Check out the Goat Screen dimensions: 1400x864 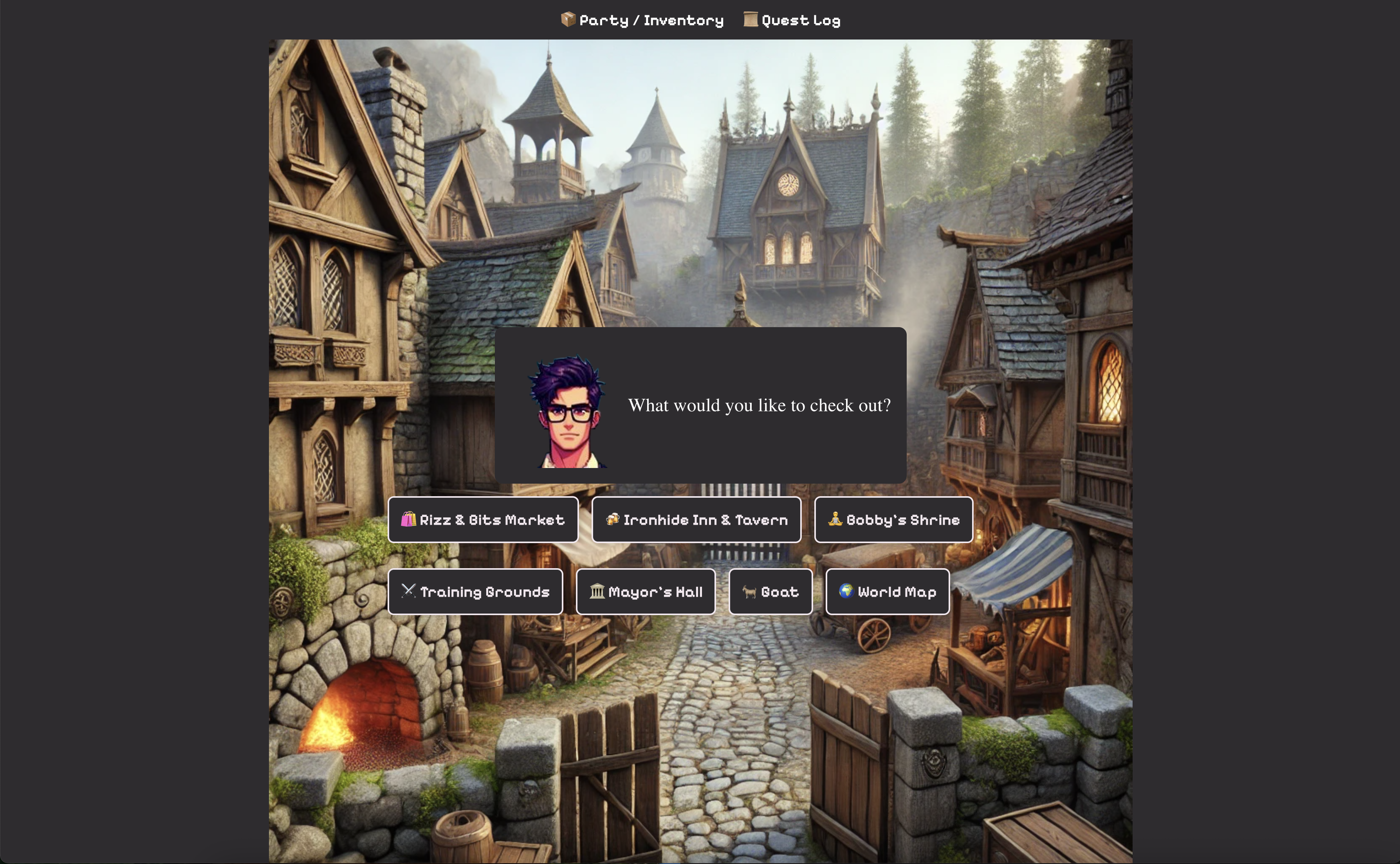click(x=770, y=591)
